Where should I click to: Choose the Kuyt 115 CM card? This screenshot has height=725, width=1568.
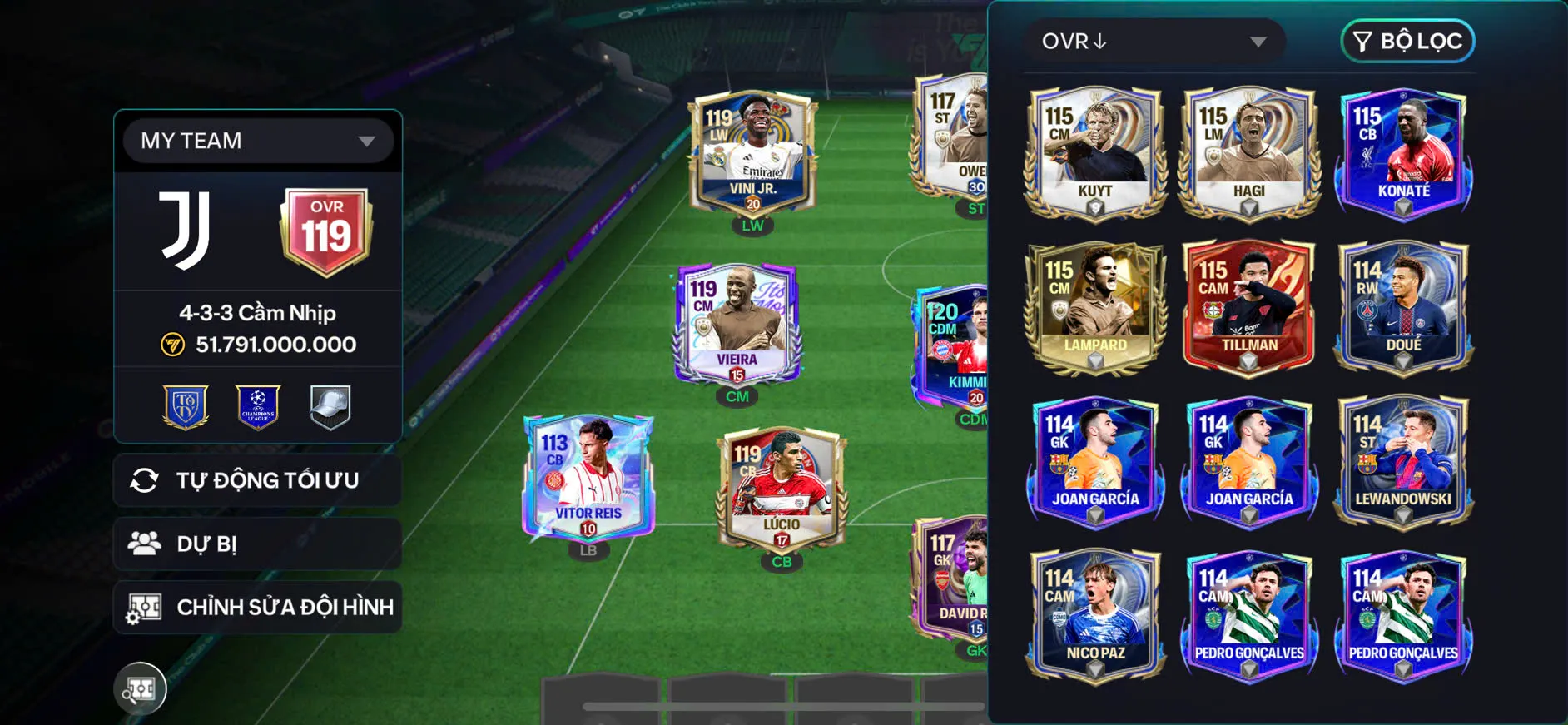tap(1095, 152)
